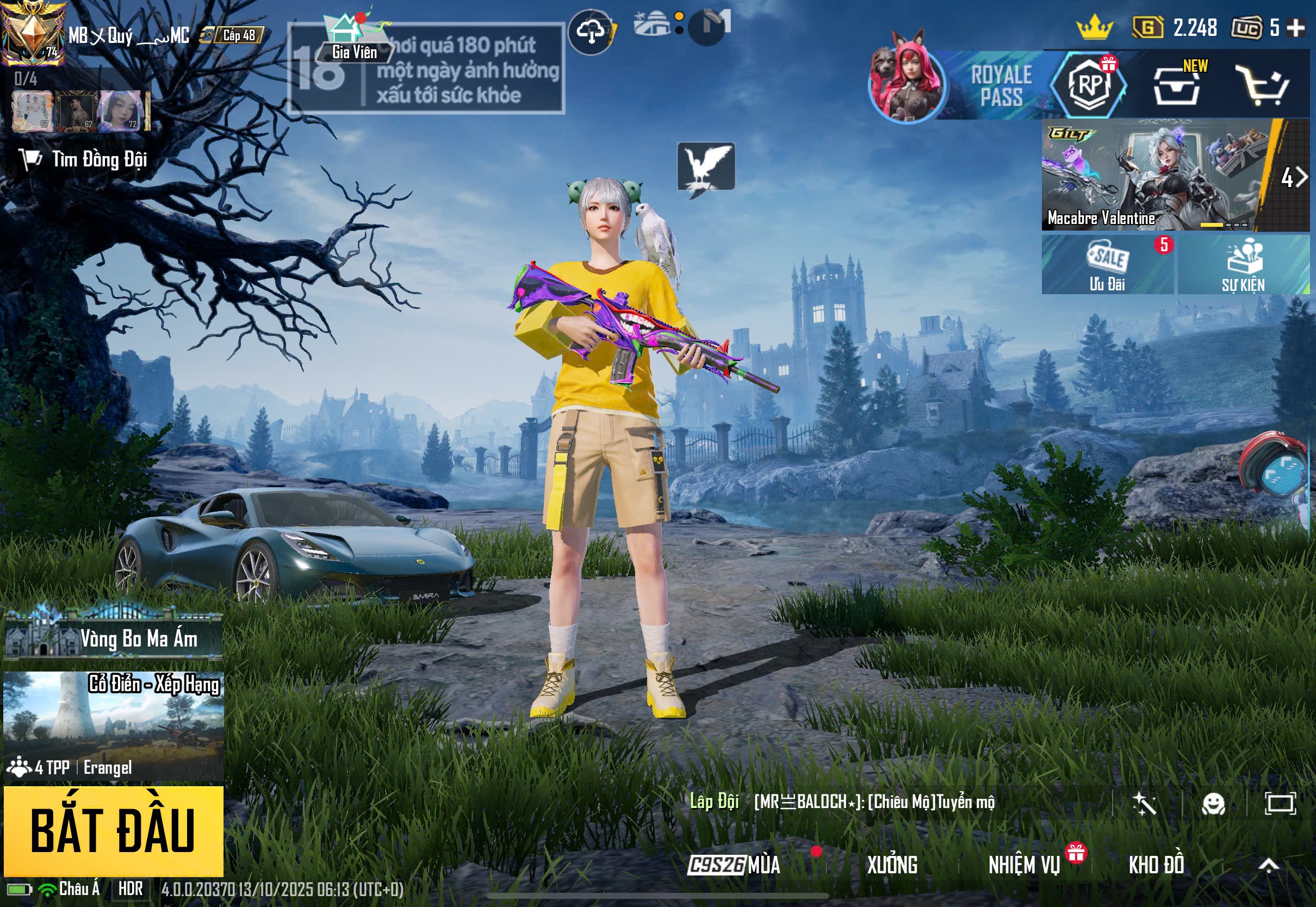Open the shop cart icon
1316x907 pixels.
(1263, 86)
